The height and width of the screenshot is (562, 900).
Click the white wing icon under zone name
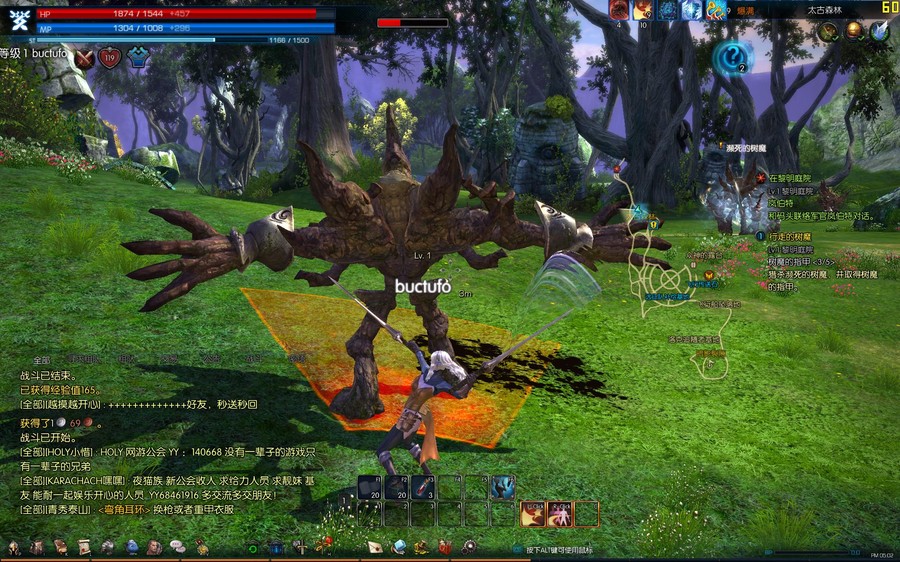click(x=878, y=31)
